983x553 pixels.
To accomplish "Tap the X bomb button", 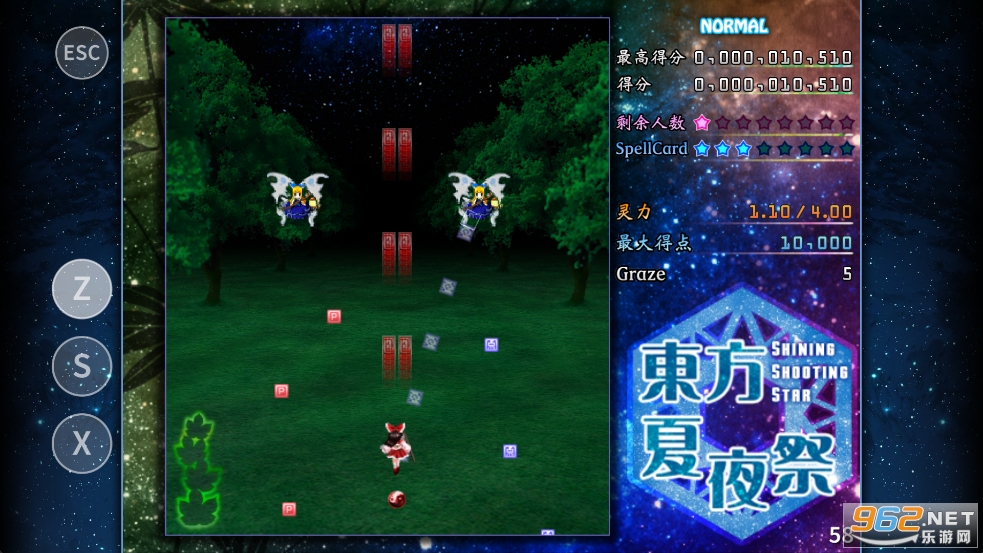I will click(81, 443).
